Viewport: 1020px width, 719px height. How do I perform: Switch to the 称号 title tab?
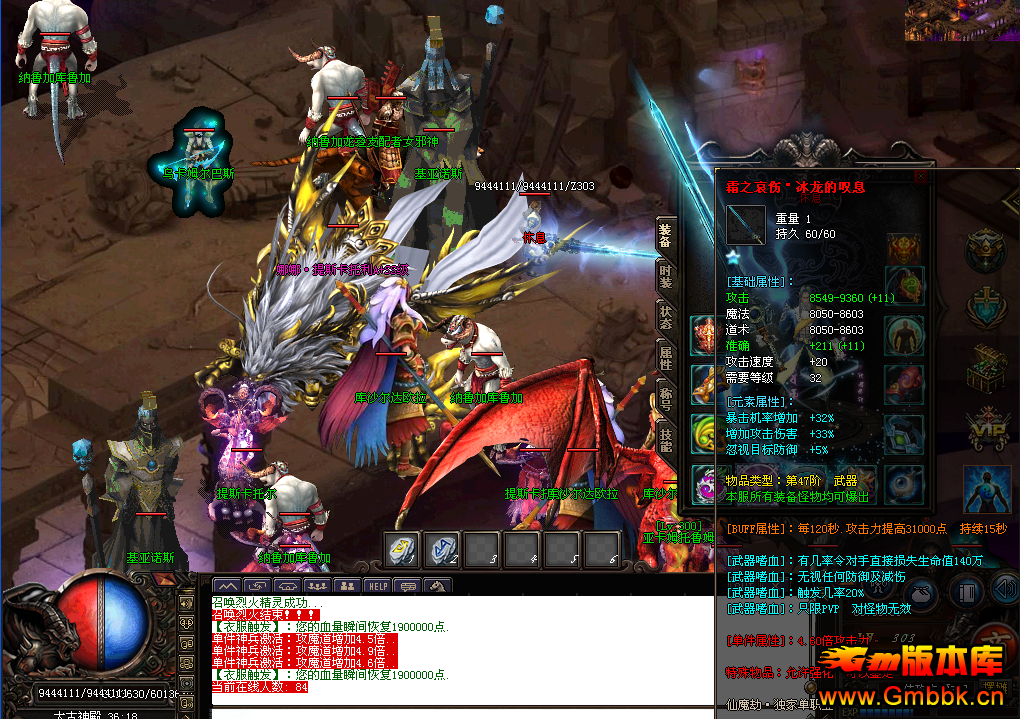click(666, 397)
